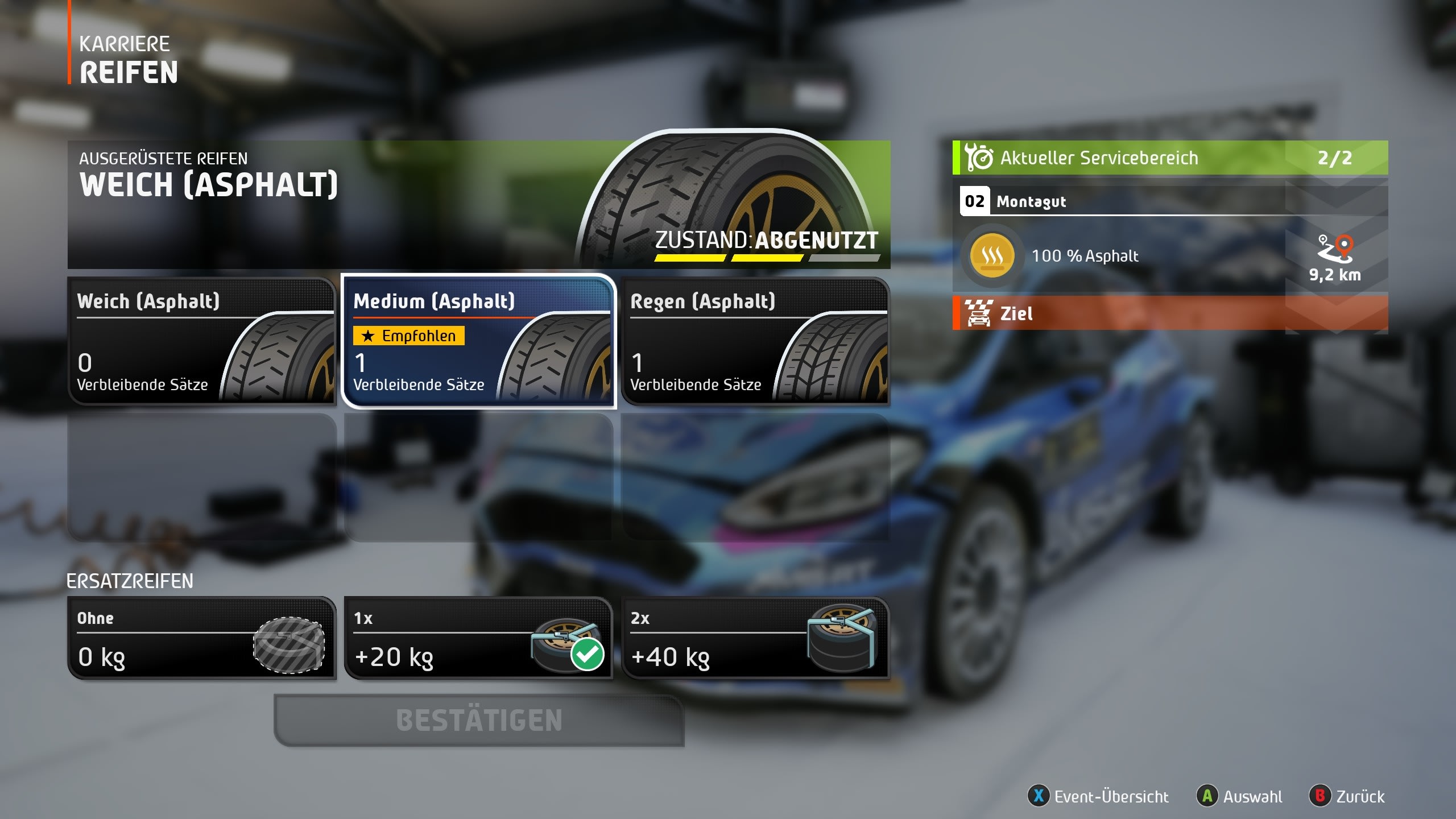Viewport: 1456px width, 819px height.
Task: Open the Aktueller Servicebereich header
Action: point(1170,158)
